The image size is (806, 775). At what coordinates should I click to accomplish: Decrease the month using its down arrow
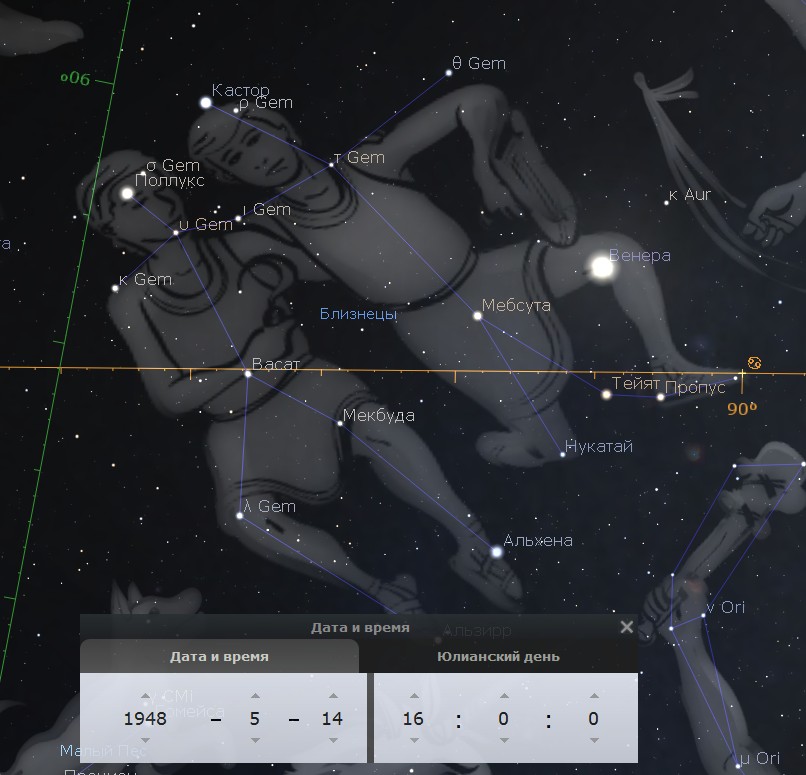point(255,740)
